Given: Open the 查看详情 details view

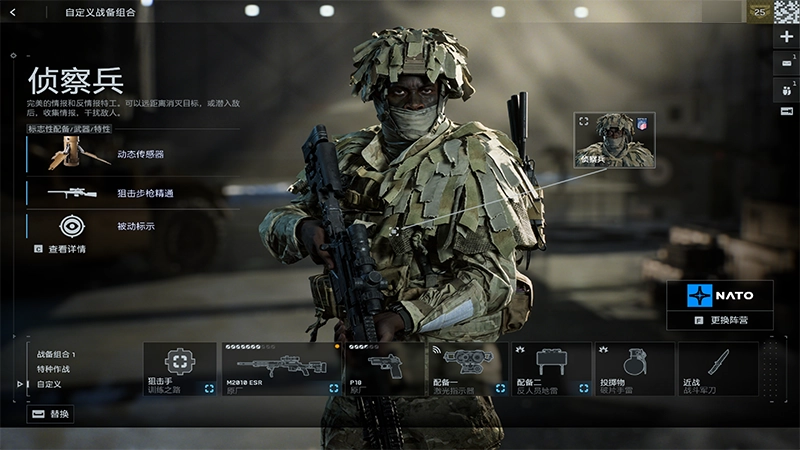Looking at the screenshot, I should (60, 249).
